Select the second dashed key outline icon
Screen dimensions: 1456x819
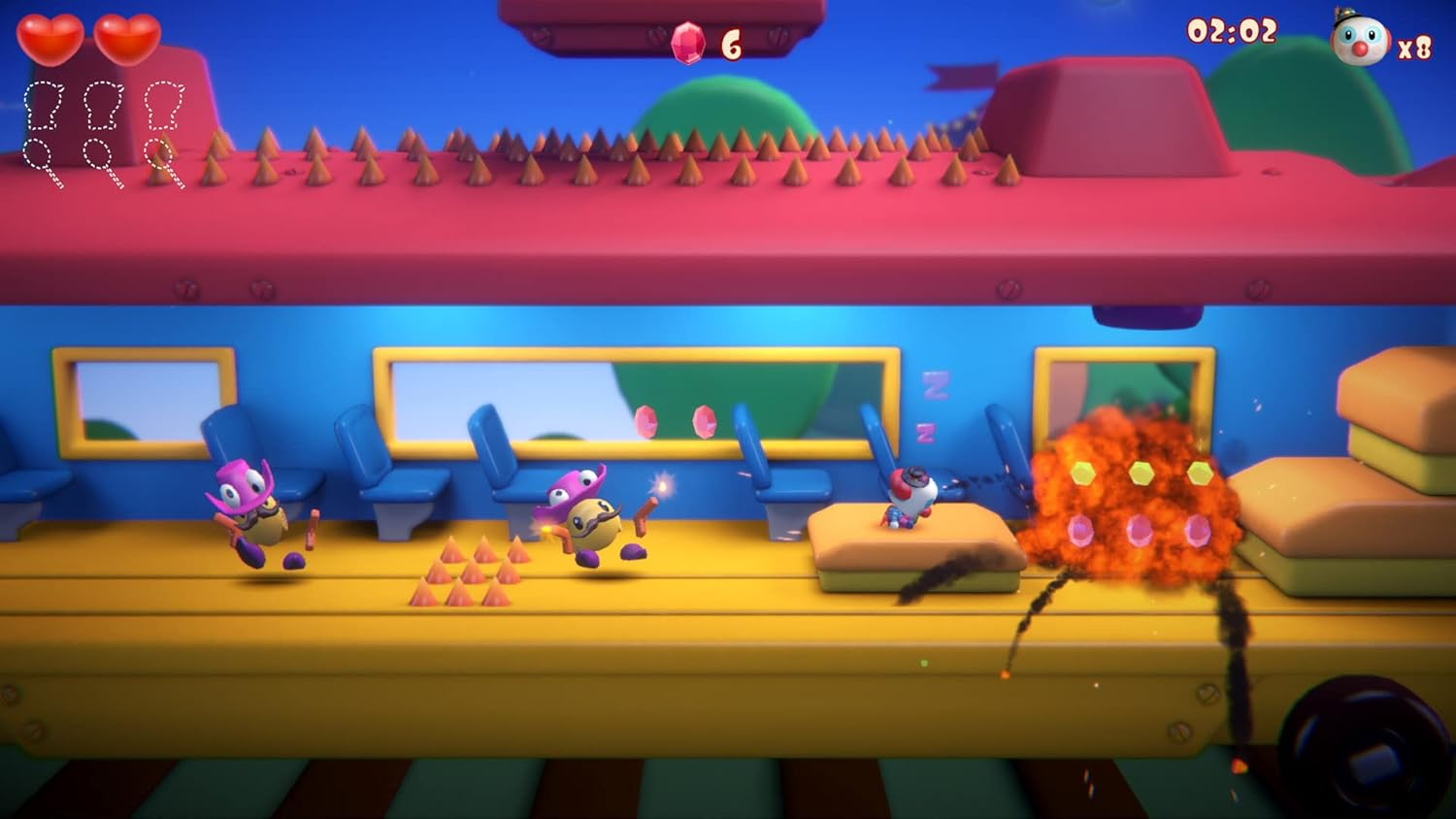(96, 155)
